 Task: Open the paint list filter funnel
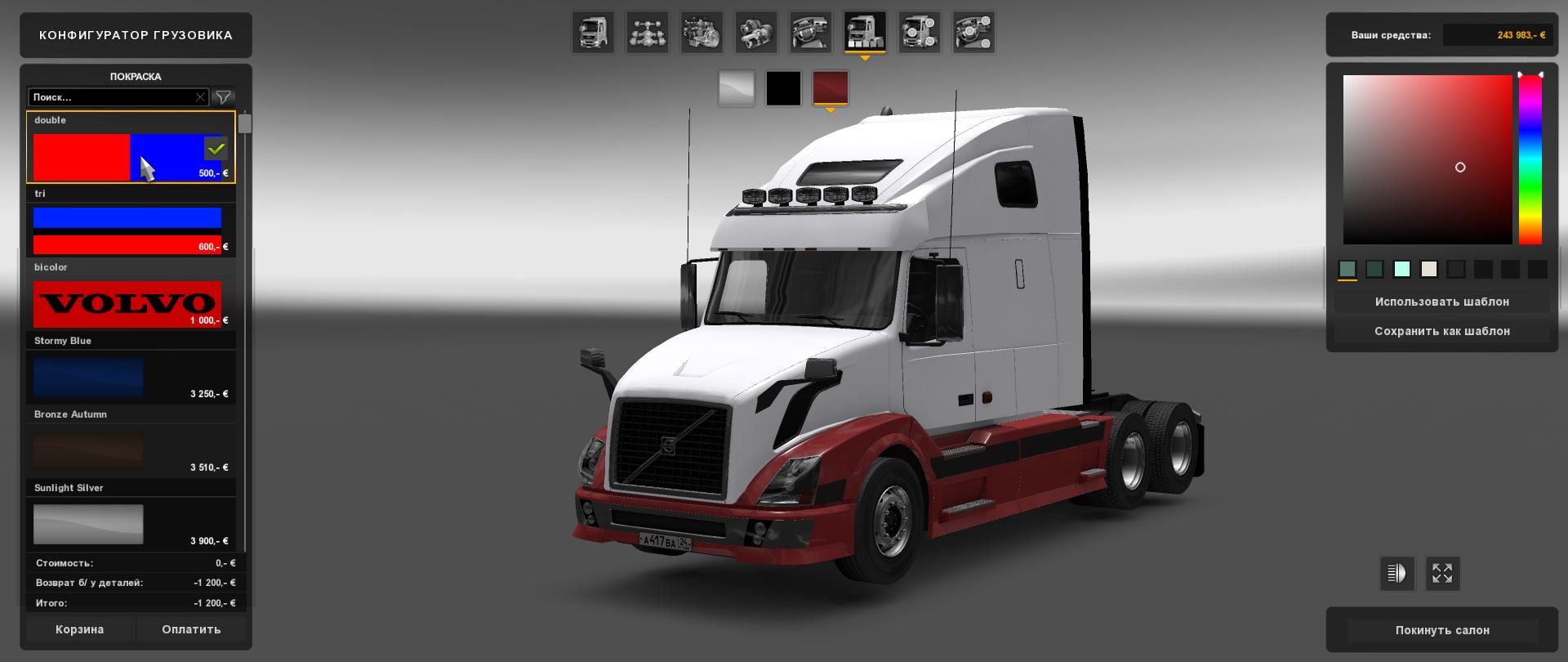tap(223, 97)
